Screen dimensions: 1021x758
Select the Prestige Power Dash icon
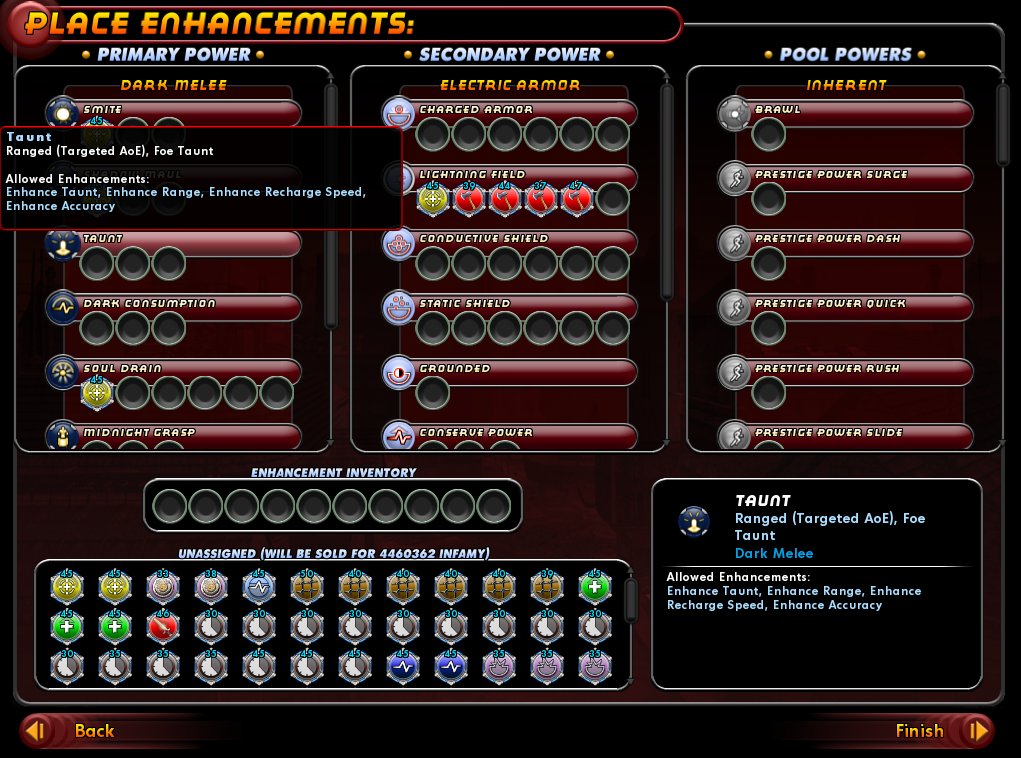pos(735,244)
